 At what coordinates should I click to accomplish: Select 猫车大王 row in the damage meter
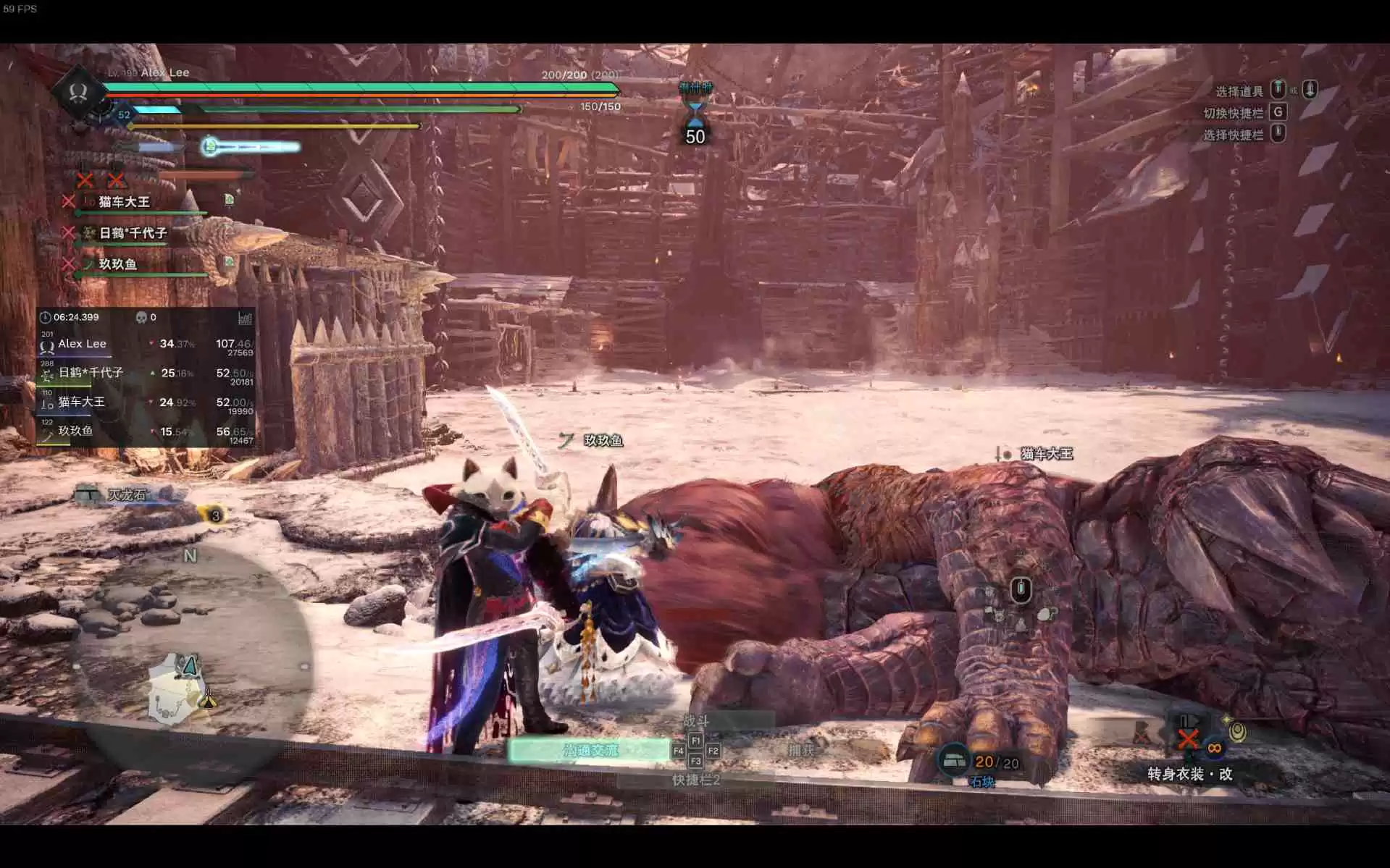point(145,403)
